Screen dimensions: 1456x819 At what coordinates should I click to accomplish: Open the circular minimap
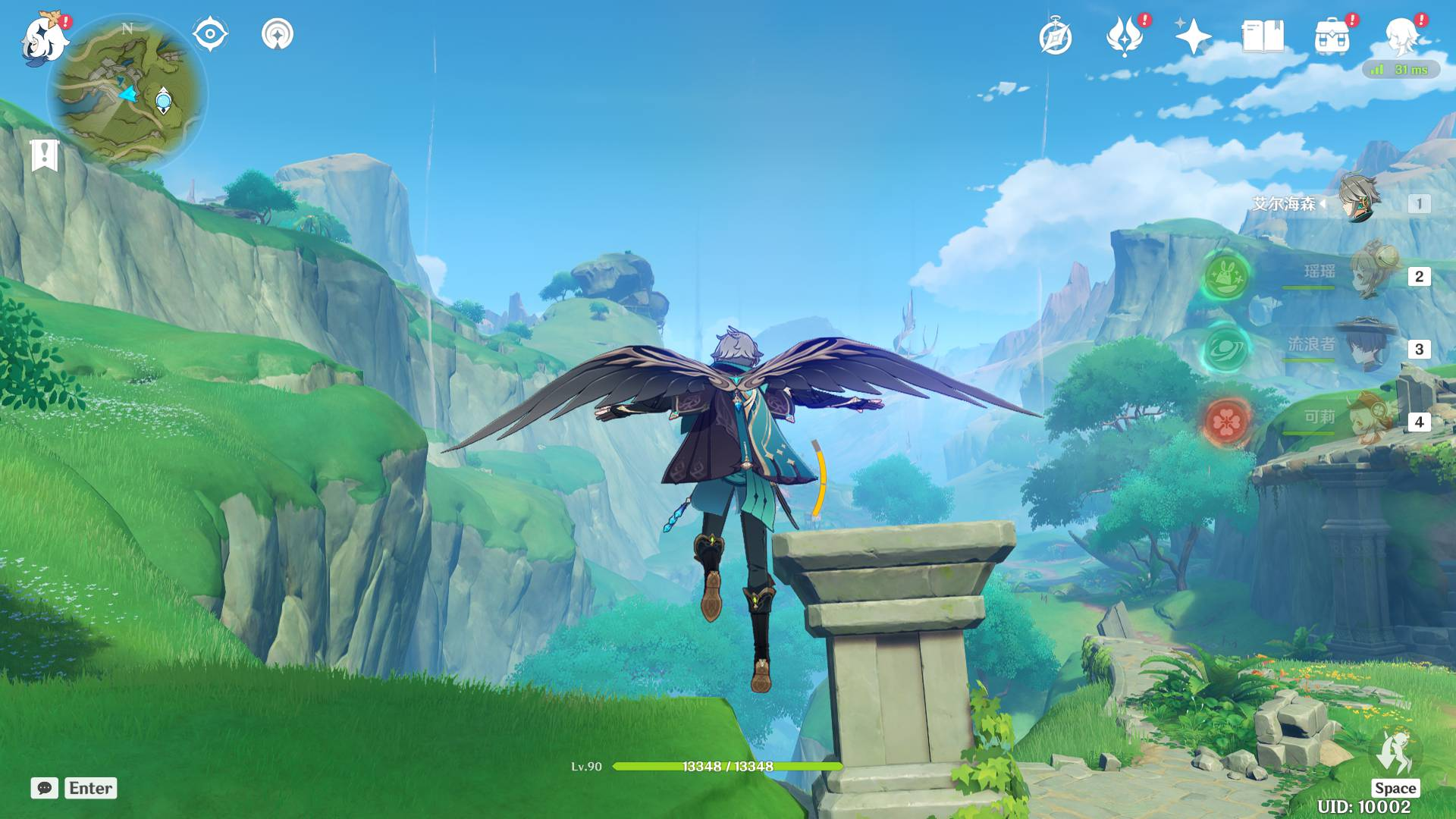[x=127, y=93]
